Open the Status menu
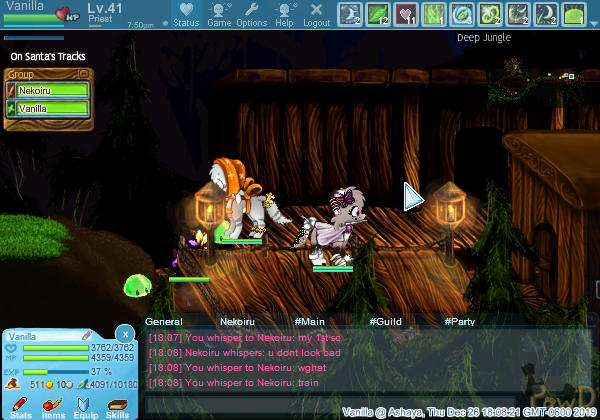Screen dimensions: 600x420 pos(186,15)
